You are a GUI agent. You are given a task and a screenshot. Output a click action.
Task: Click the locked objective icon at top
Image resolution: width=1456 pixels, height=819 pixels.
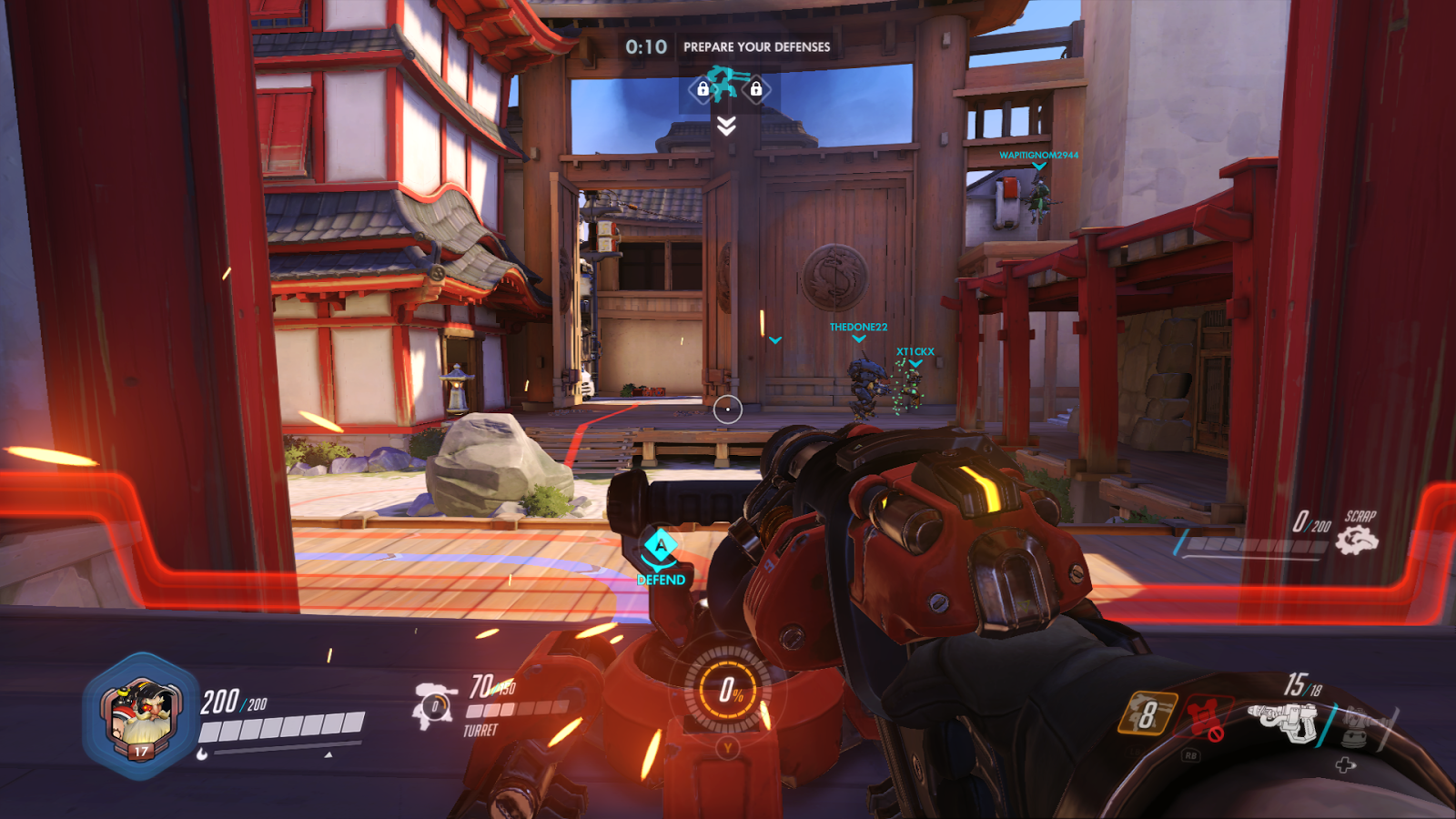(x=728, y=87)
